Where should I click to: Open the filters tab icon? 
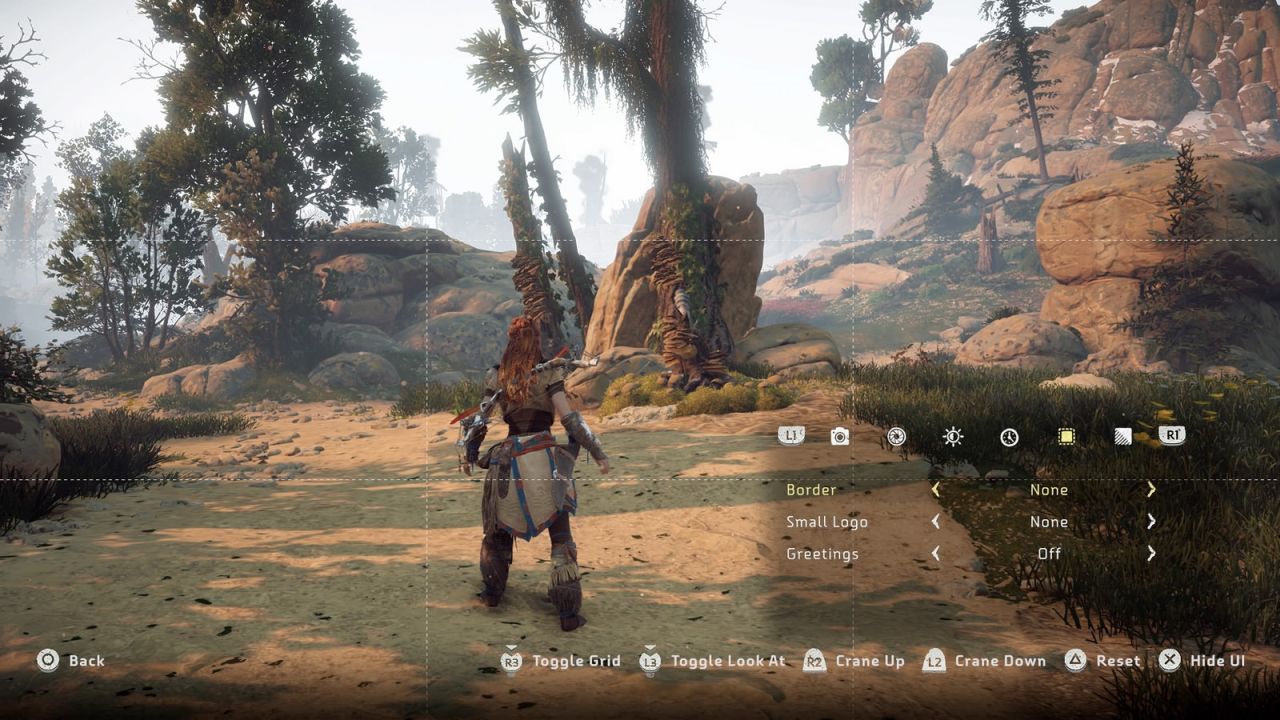(1123, 436)
